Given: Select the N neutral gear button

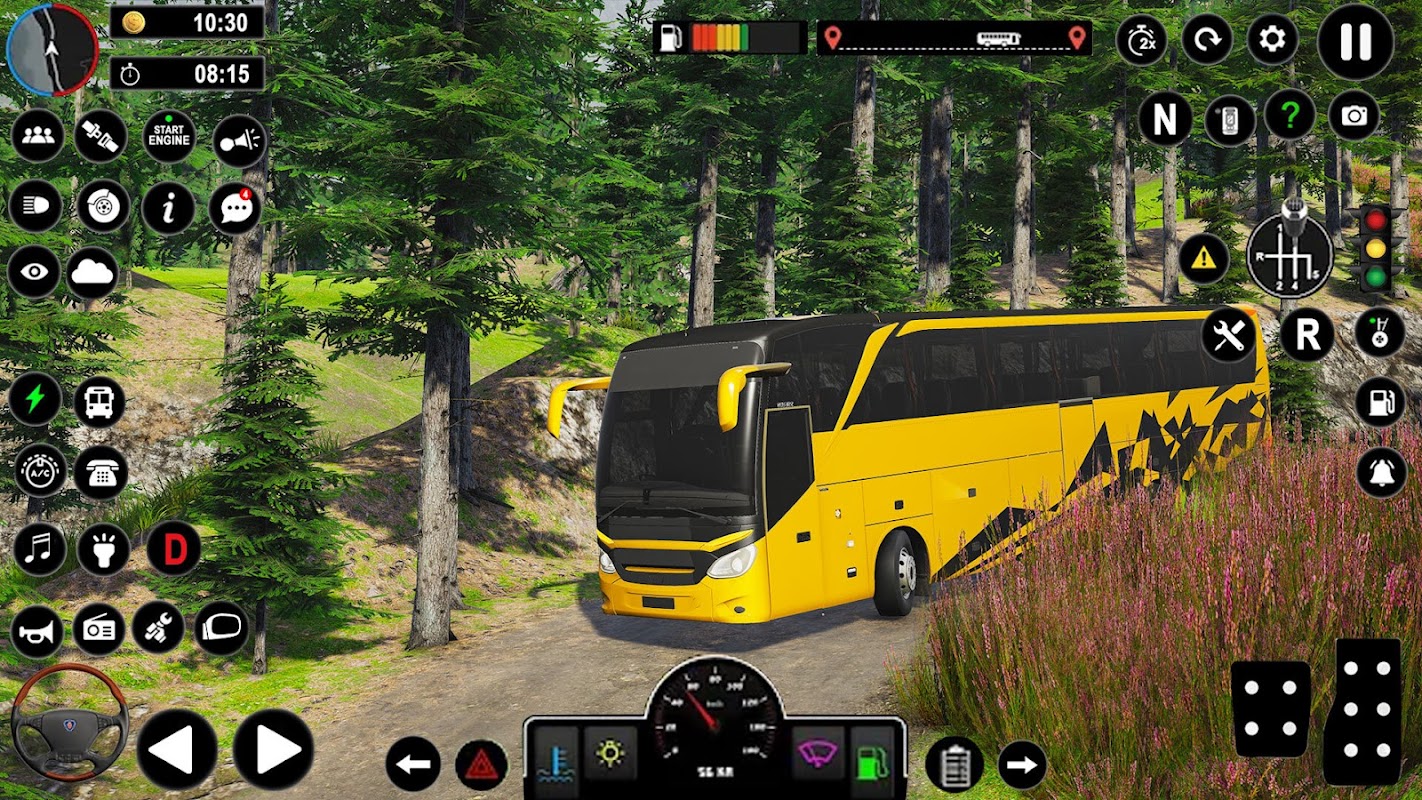Looking at the screenshot, I should click(1165, 120).
